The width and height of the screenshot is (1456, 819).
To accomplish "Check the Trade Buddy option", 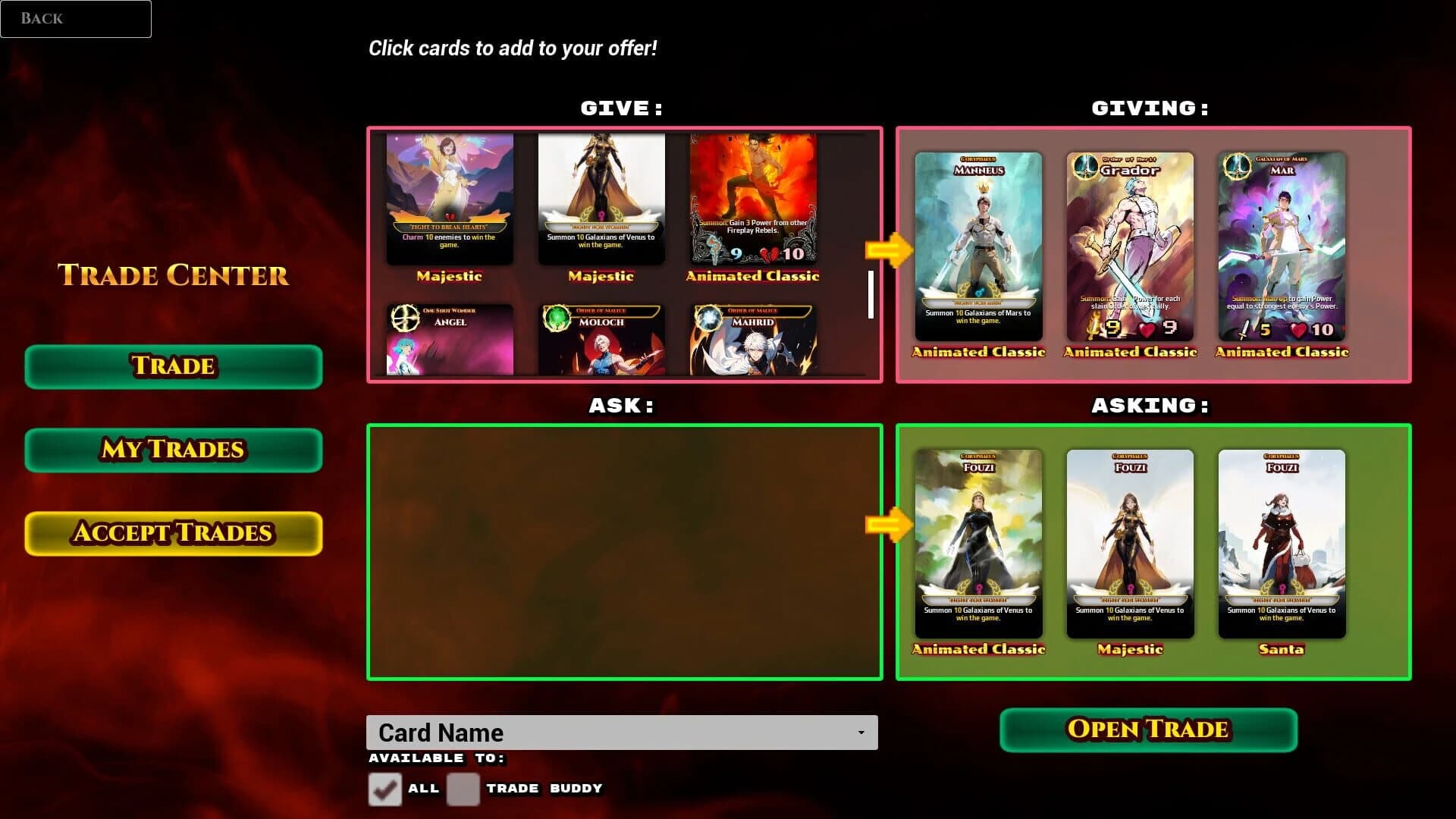I will coord(463,789).
